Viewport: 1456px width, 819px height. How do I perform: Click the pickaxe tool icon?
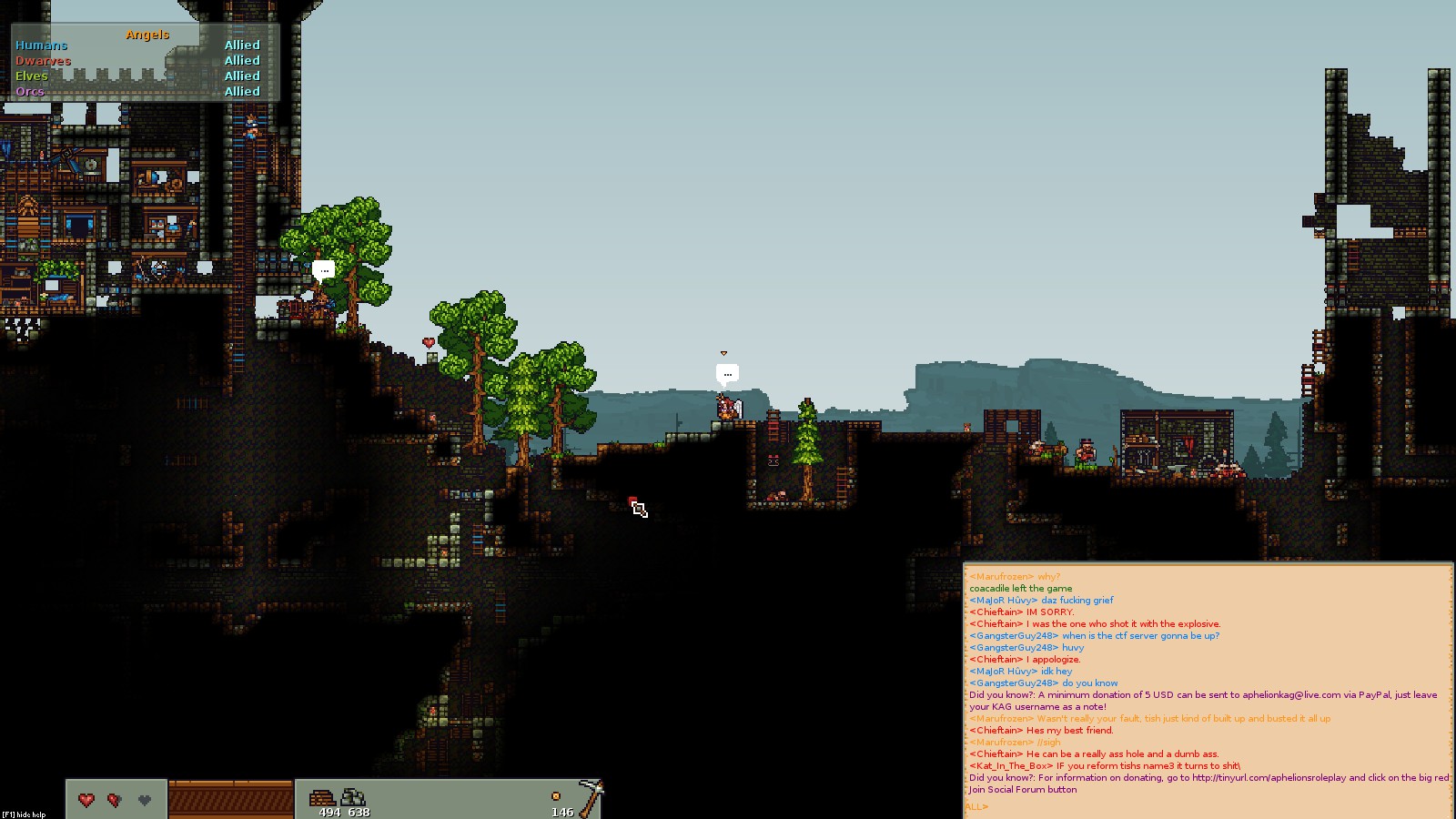click(x=590, y=797)
